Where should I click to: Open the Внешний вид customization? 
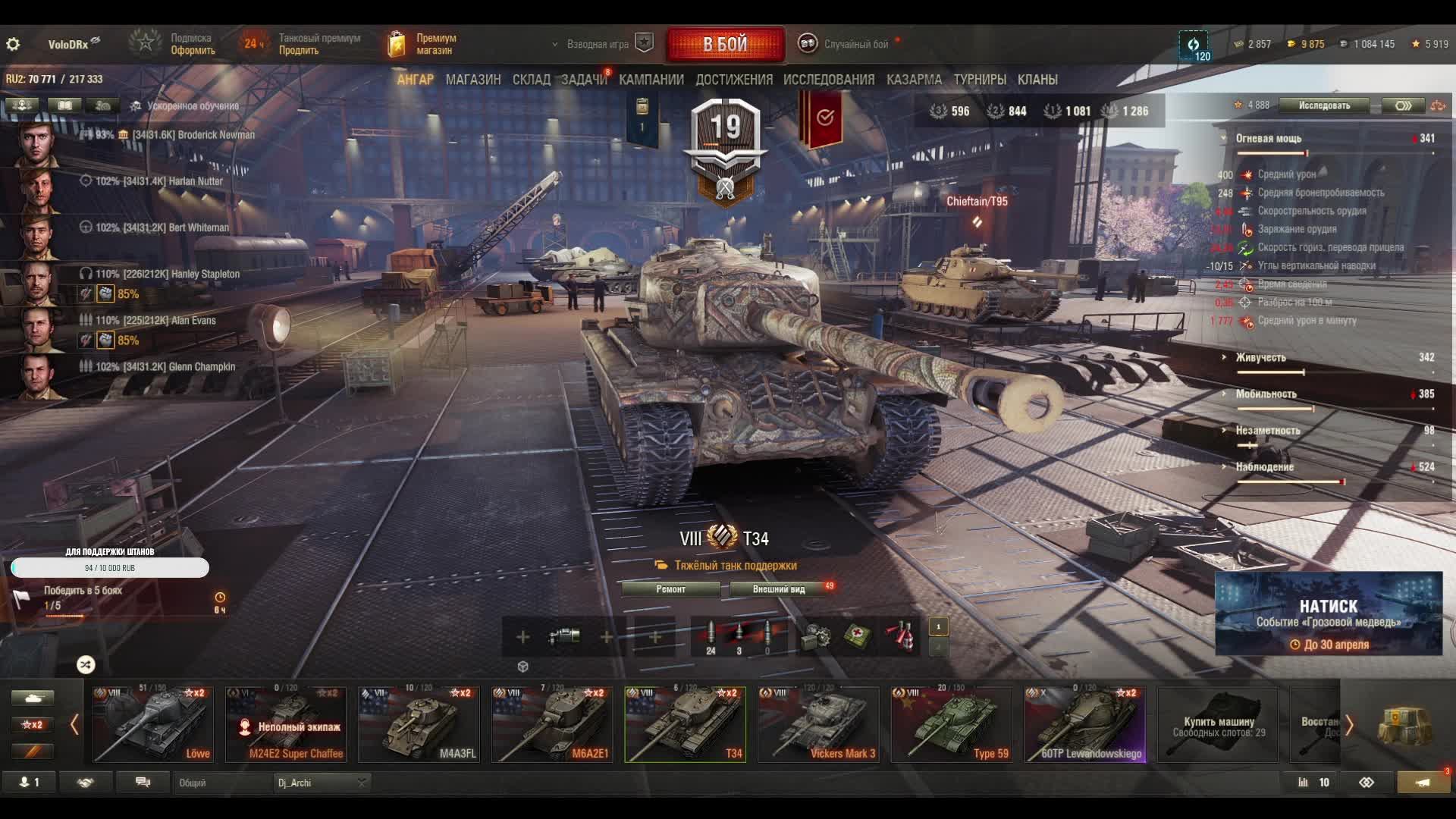click(779, 589)
